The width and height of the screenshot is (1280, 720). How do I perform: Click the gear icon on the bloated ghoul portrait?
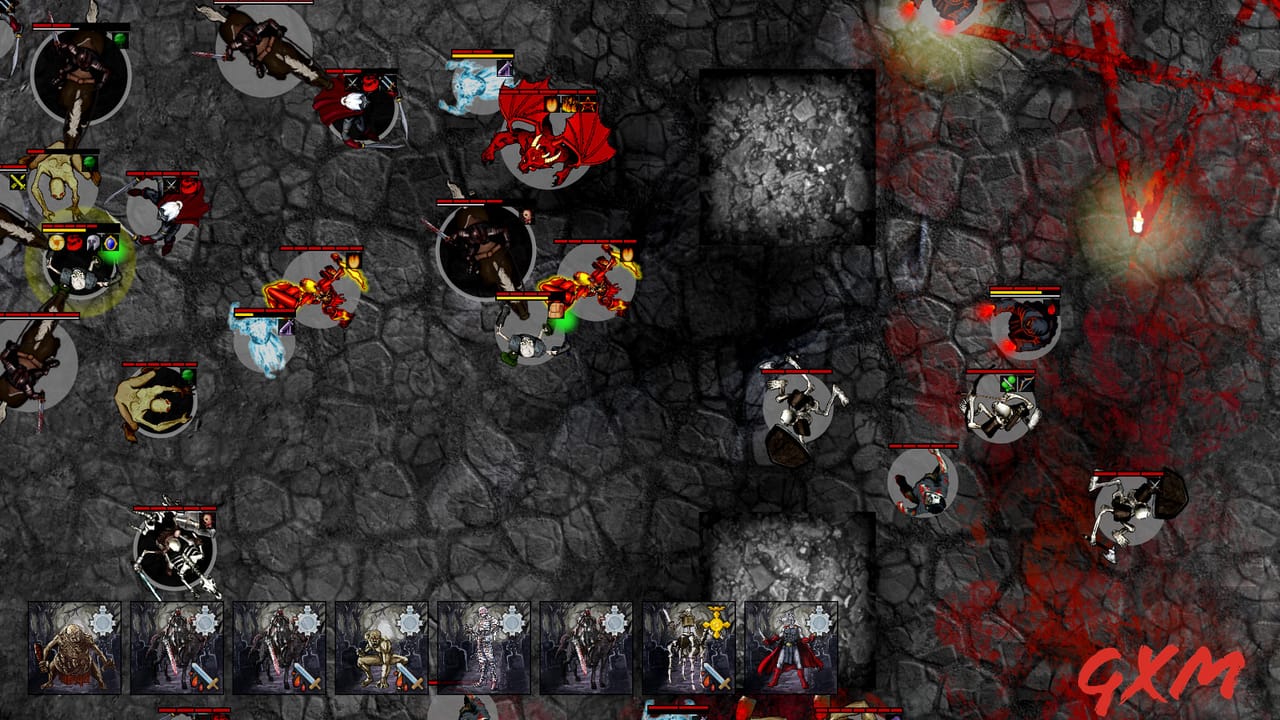pyautogui.click(x=101, y=620)
